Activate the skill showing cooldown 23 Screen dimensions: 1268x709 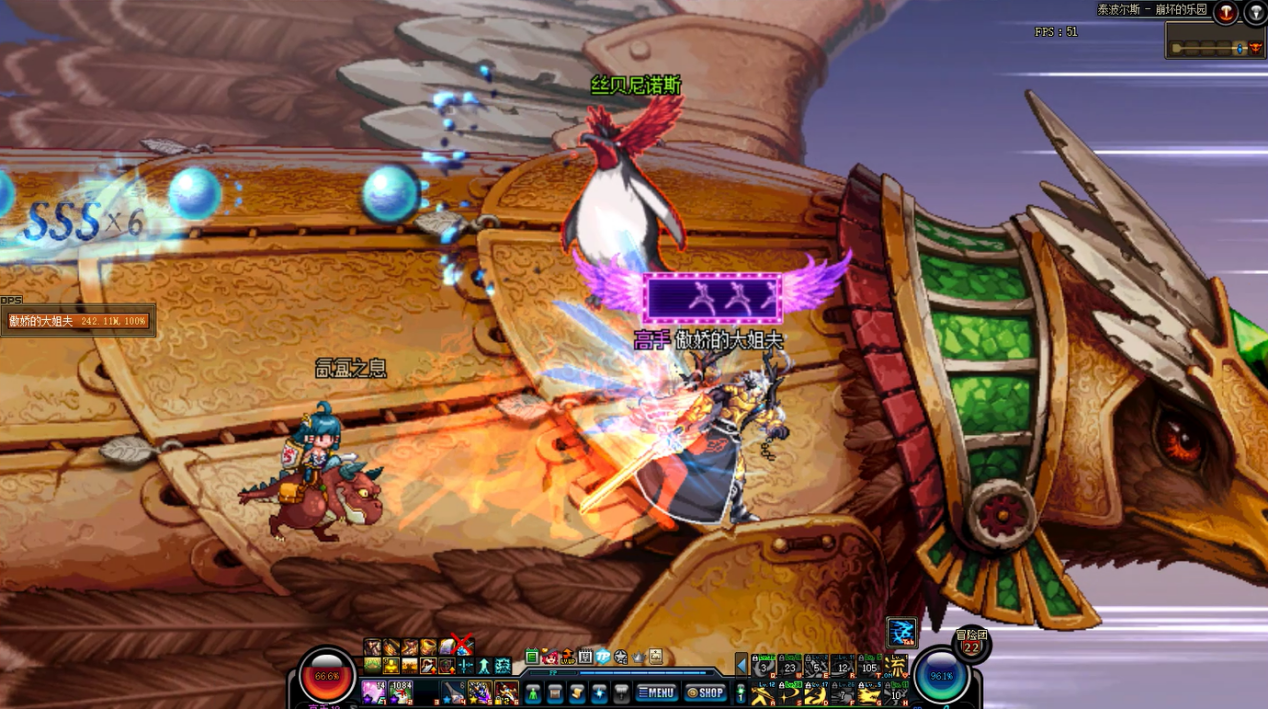point(790,666)
